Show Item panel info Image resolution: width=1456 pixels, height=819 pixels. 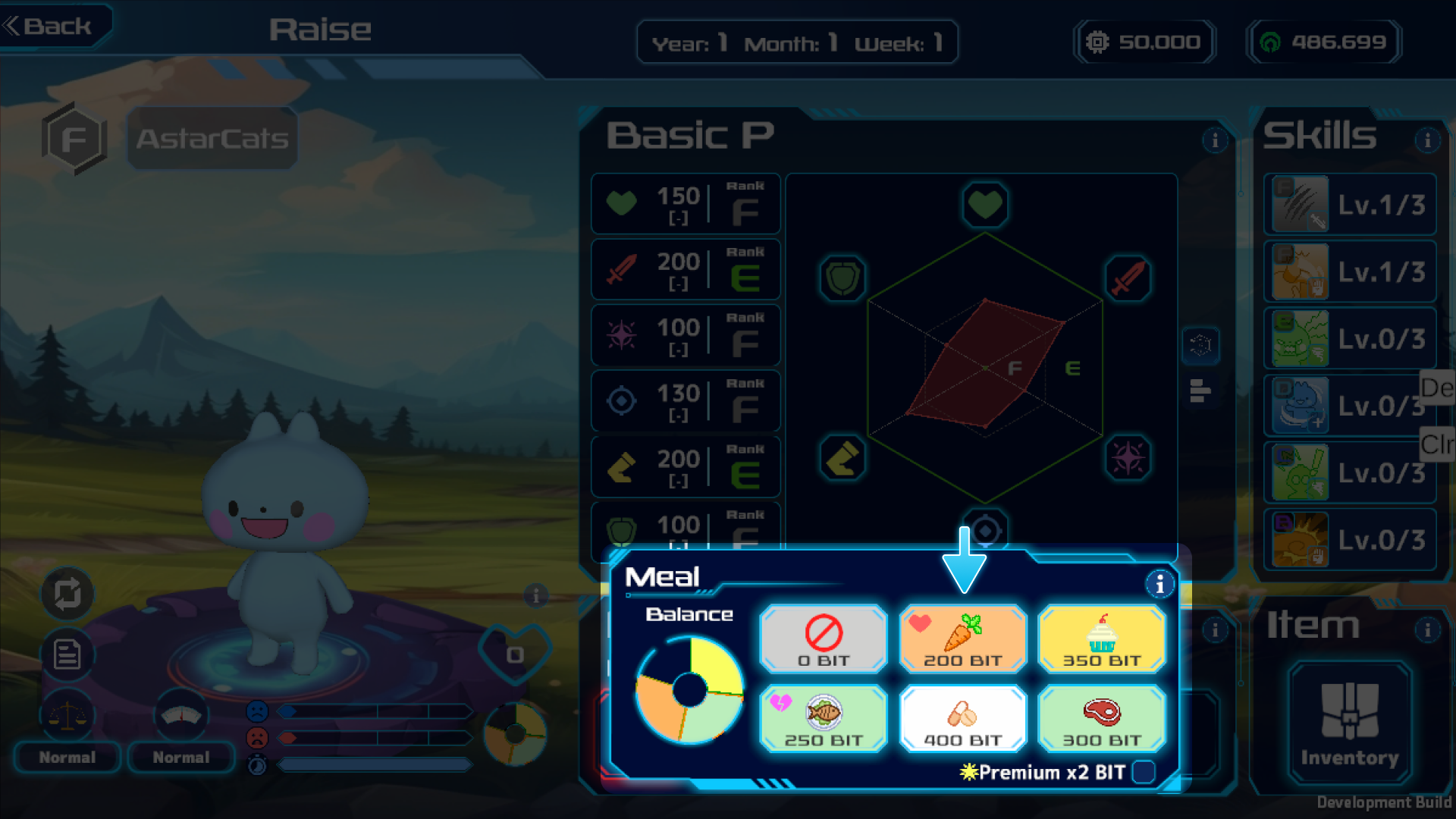(1427, 629)
